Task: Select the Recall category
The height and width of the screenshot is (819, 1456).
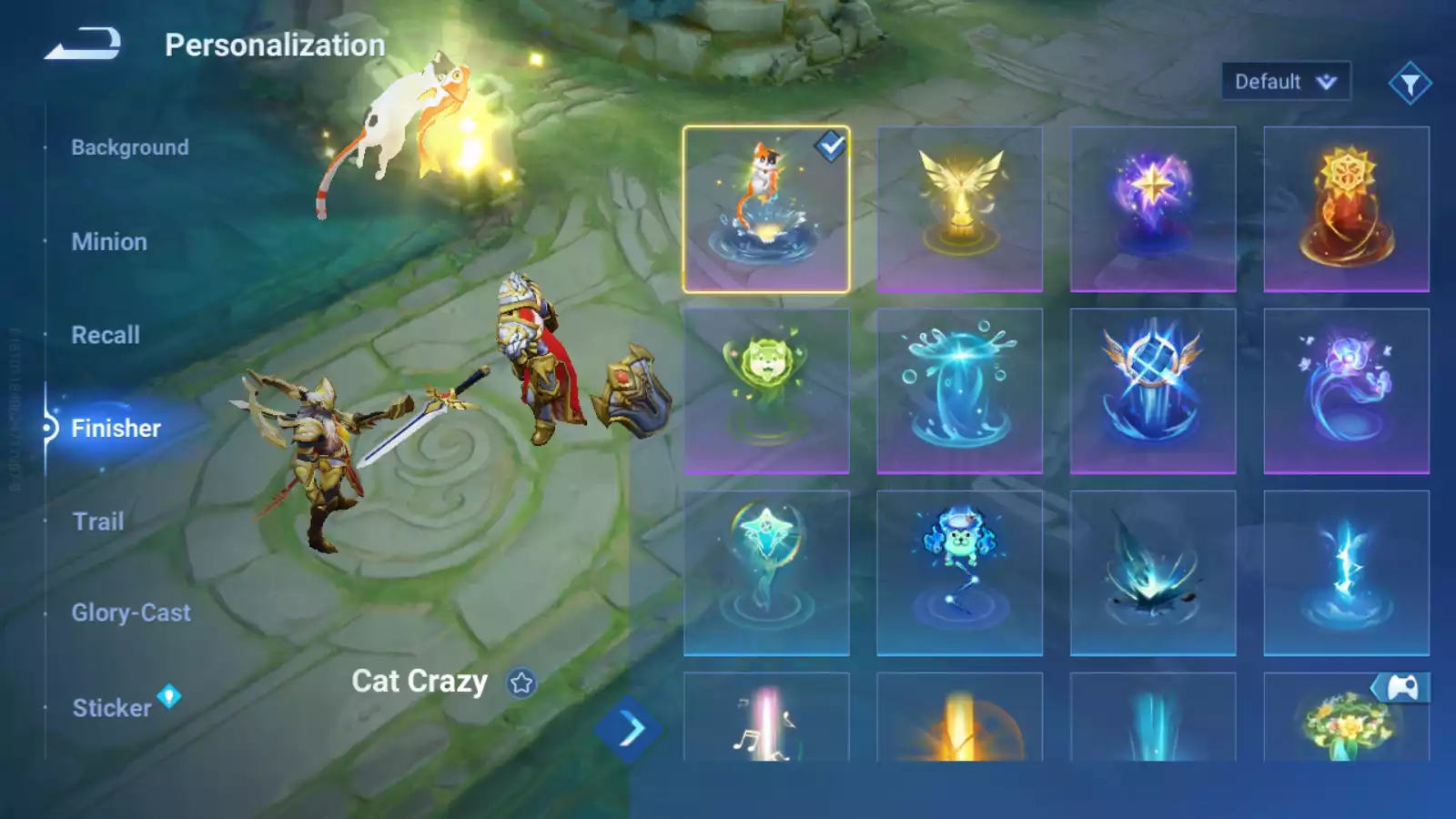Action: (106, 335)
